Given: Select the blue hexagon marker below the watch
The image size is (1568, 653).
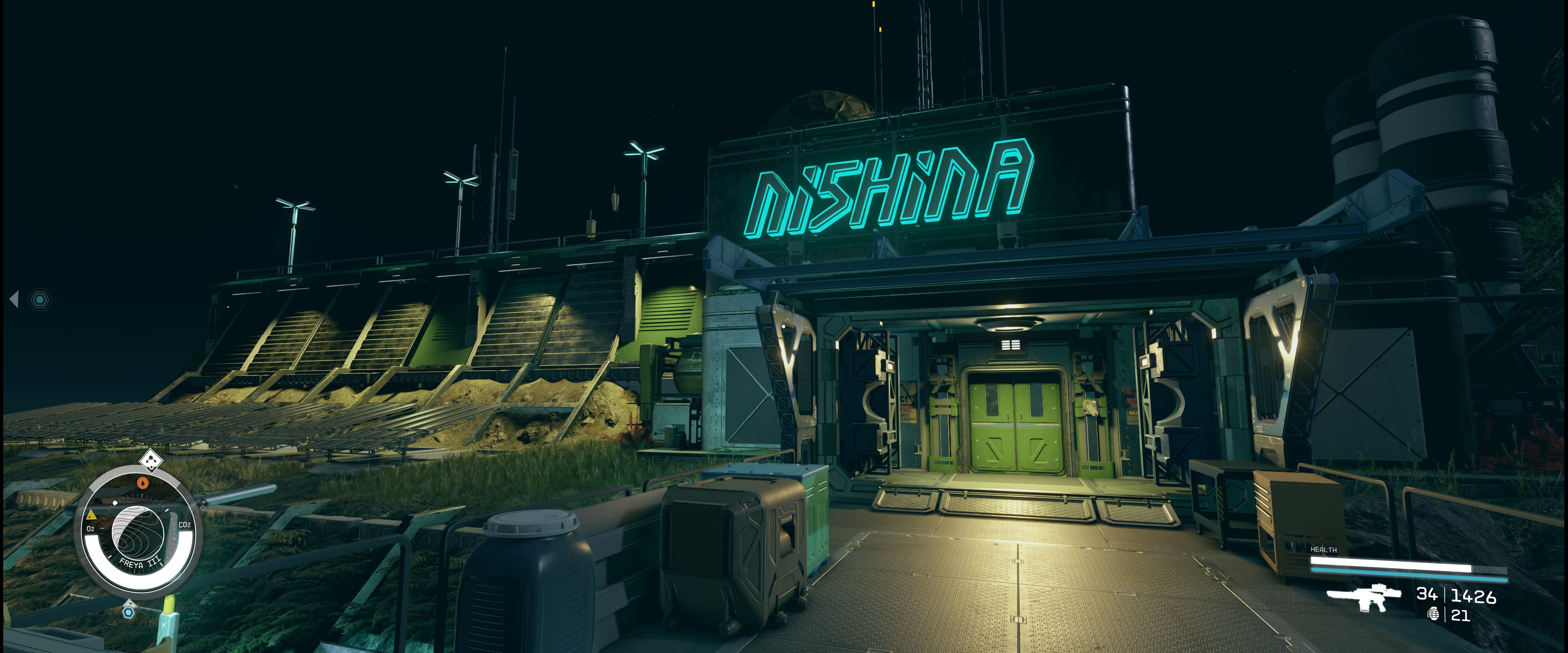Looking at the screenshot, I should (x=129, y=612).
